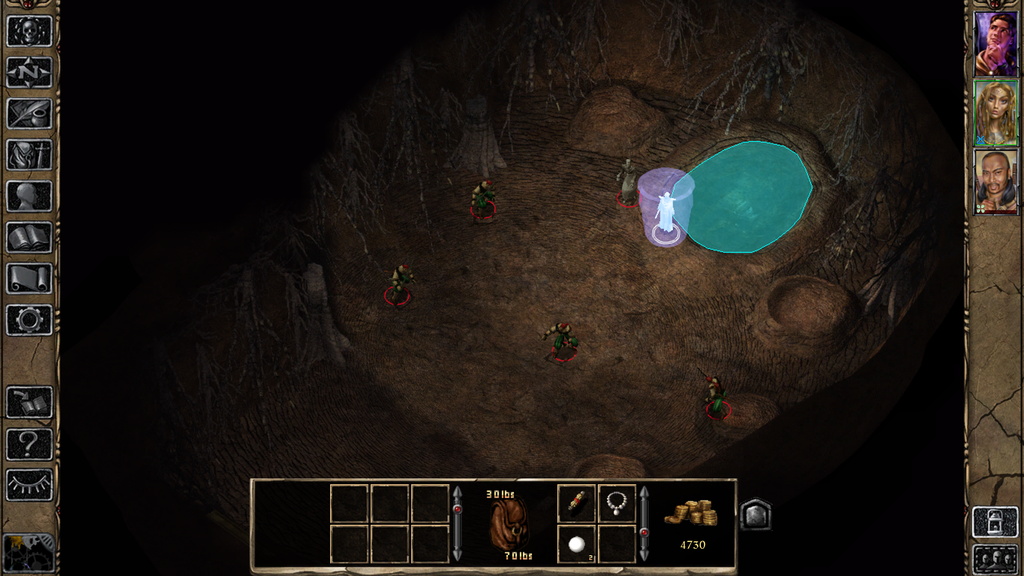Click the skull return-to-game button
This screenshot has width=1024, height=576.
point(29,30)
